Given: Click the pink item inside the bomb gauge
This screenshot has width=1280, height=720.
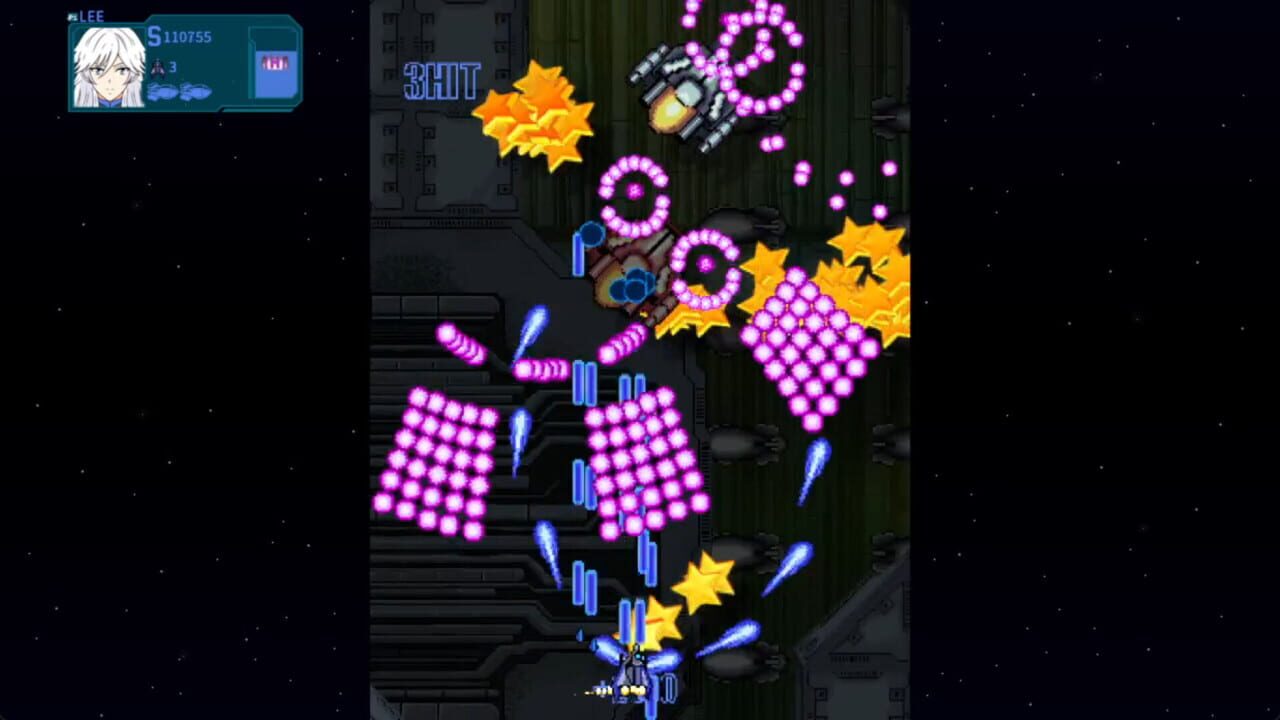Looking at the screenshot, I should [274, 62].
